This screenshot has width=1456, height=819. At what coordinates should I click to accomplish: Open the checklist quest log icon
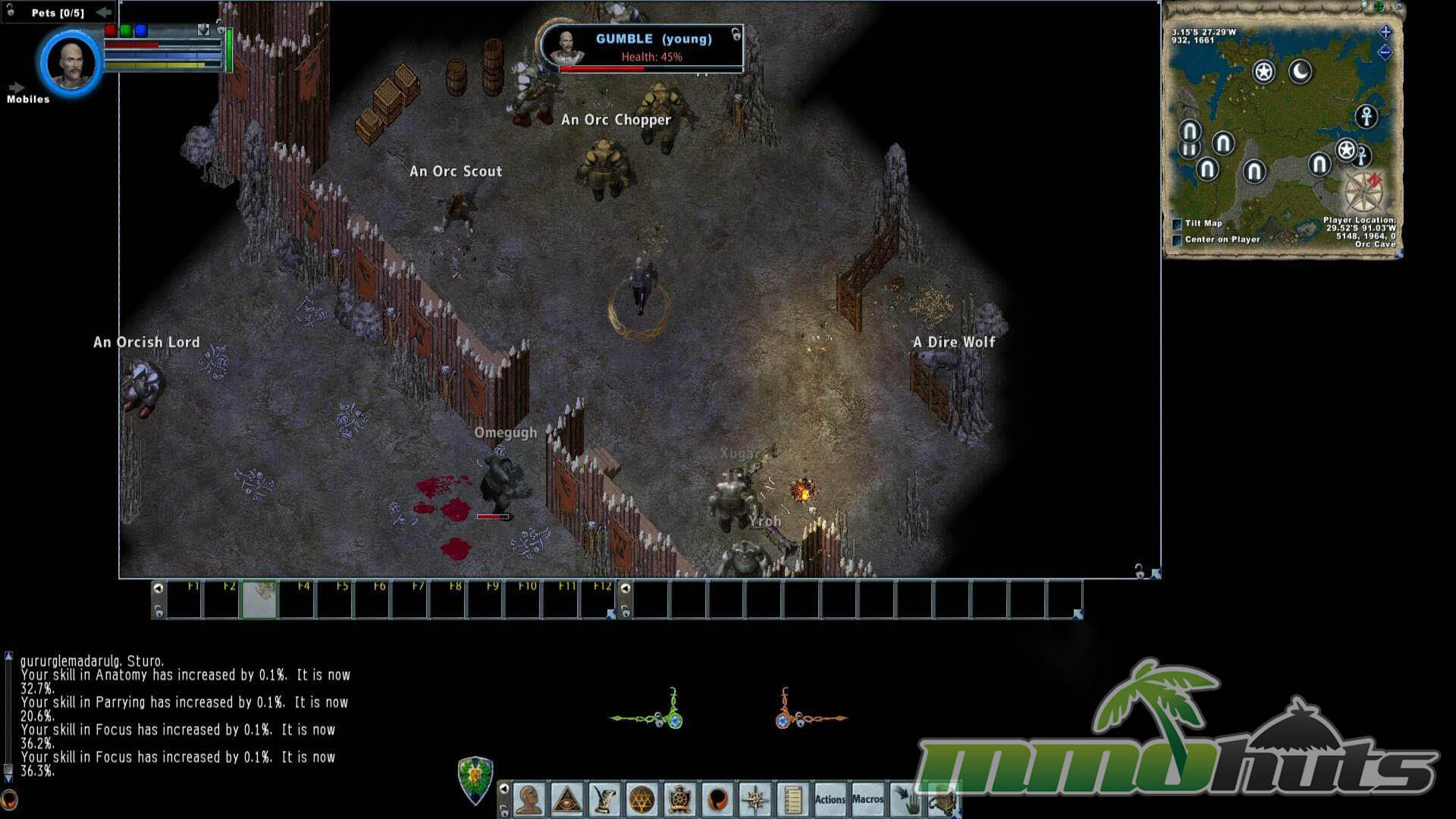click(792, 799)
